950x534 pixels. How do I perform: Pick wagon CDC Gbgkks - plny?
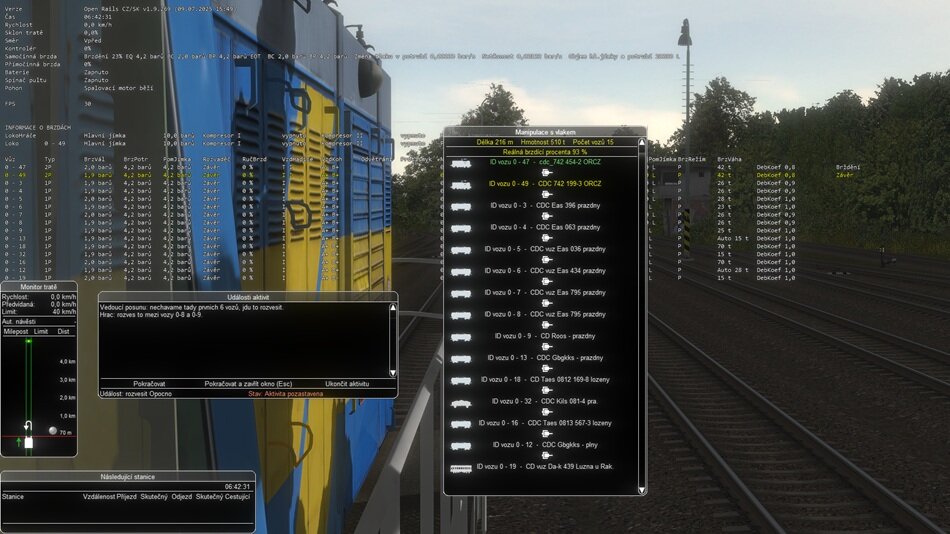(x=547, y=445)
